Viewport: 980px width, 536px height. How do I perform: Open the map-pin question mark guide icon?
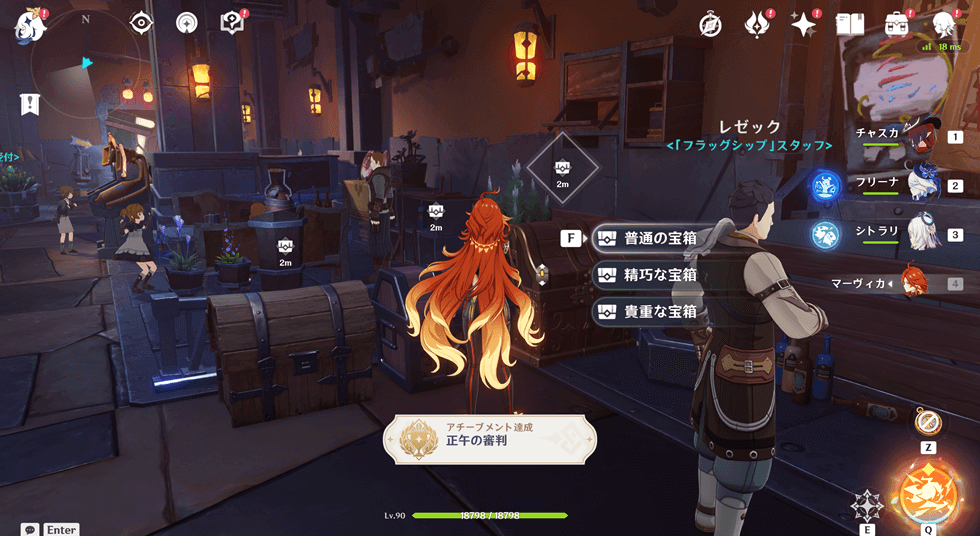(x=232, y=23)
